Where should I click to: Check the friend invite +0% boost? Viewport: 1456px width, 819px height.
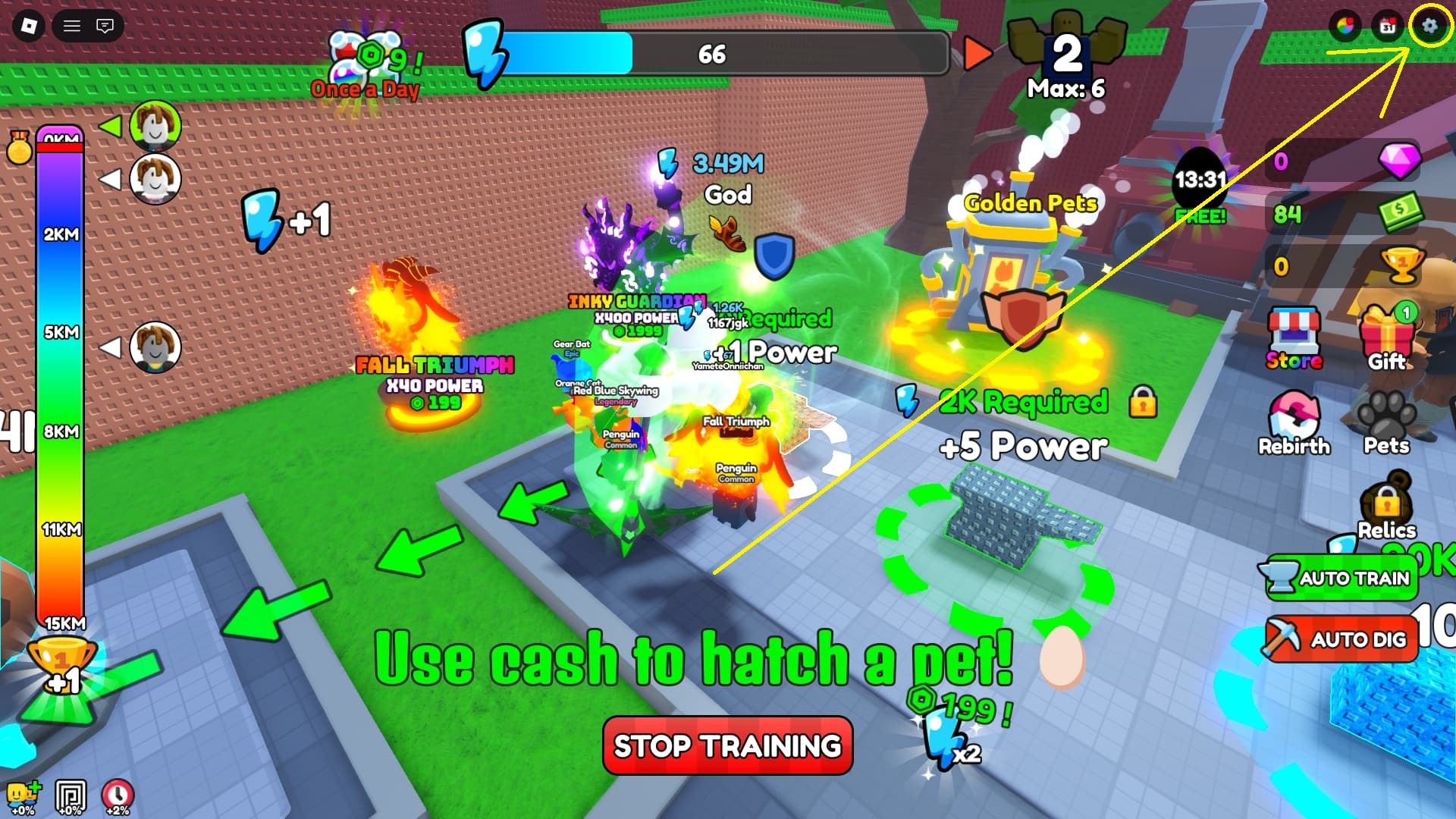tap(23, 795)
